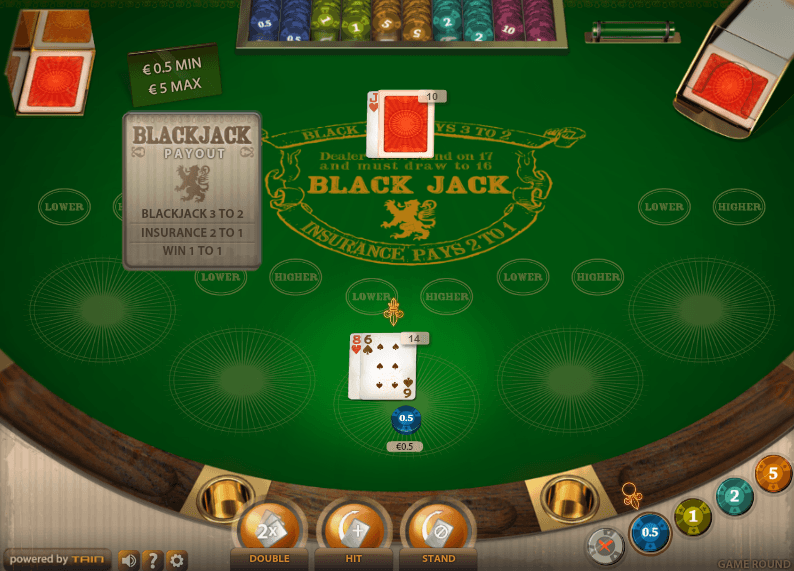Viewport: 794px width, 571px height.
Task: Open the question mark help
Action: click(153, 560)
